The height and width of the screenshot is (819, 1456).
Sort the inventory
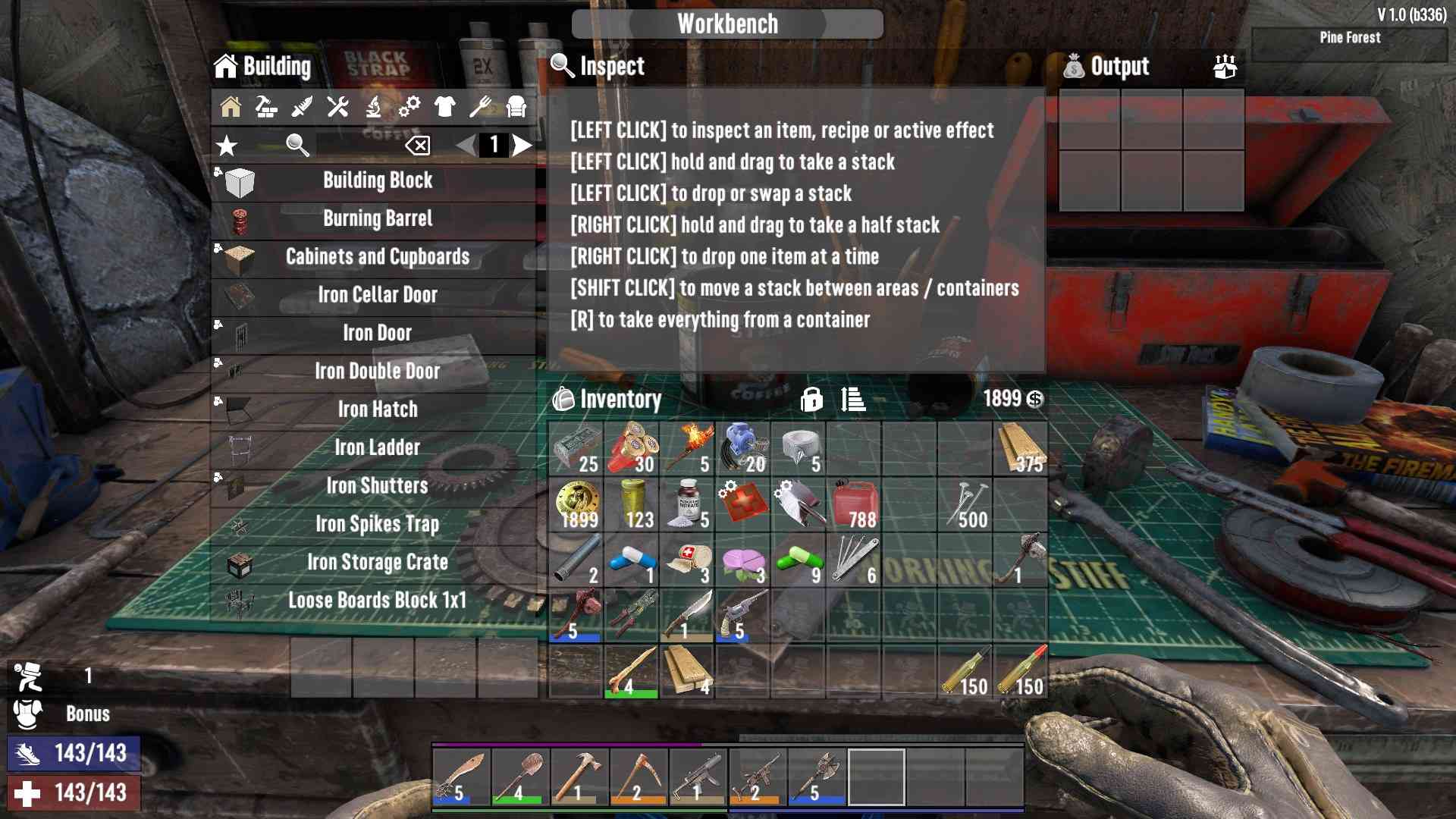pos(853,399)
